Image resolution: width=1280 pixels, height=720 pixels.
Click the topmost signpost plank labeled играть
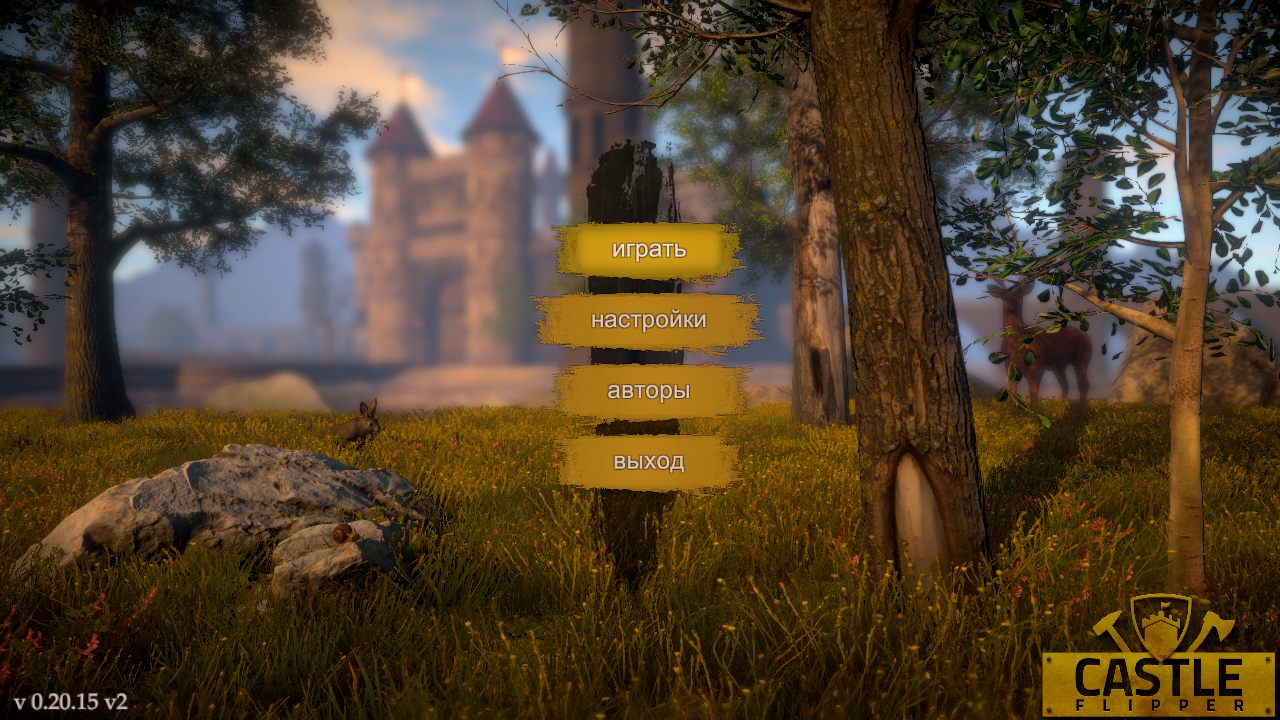[650, 252]
